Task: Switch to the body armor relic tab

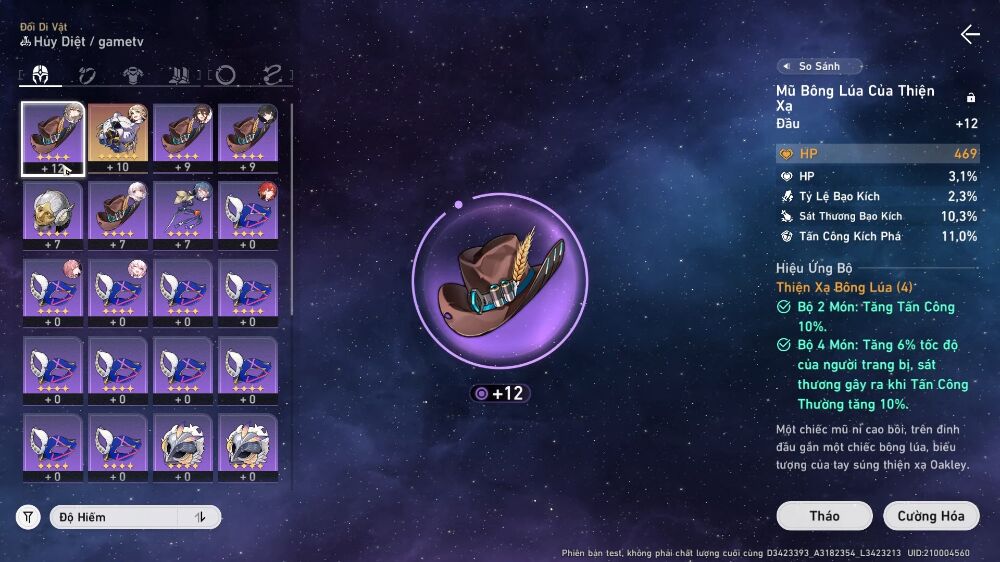Action: 132,75
